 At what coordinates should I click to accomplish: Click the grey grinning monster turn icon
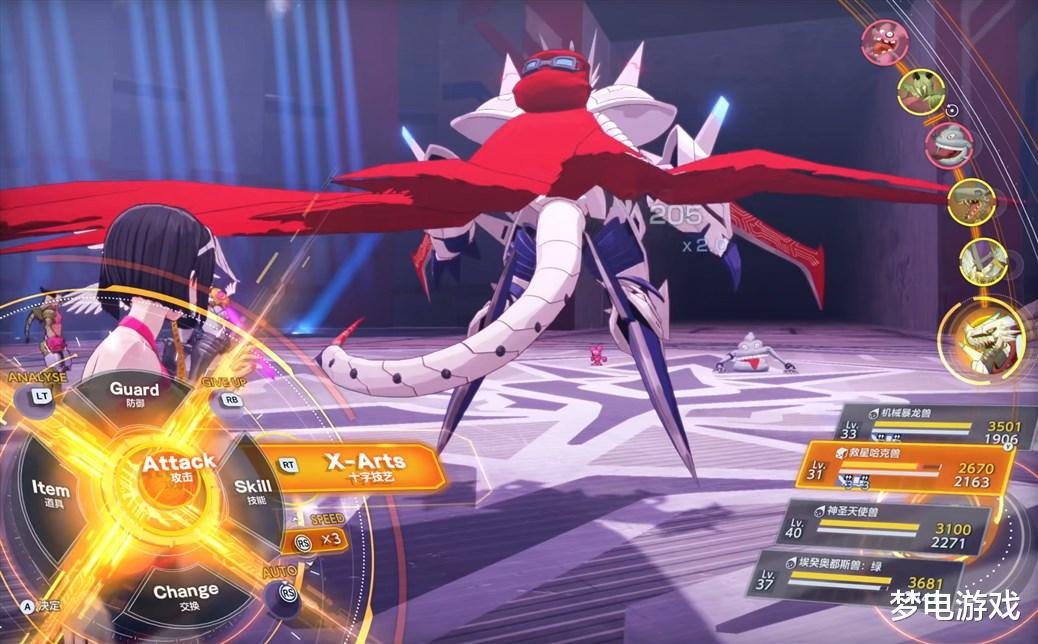tap(948, 144)
